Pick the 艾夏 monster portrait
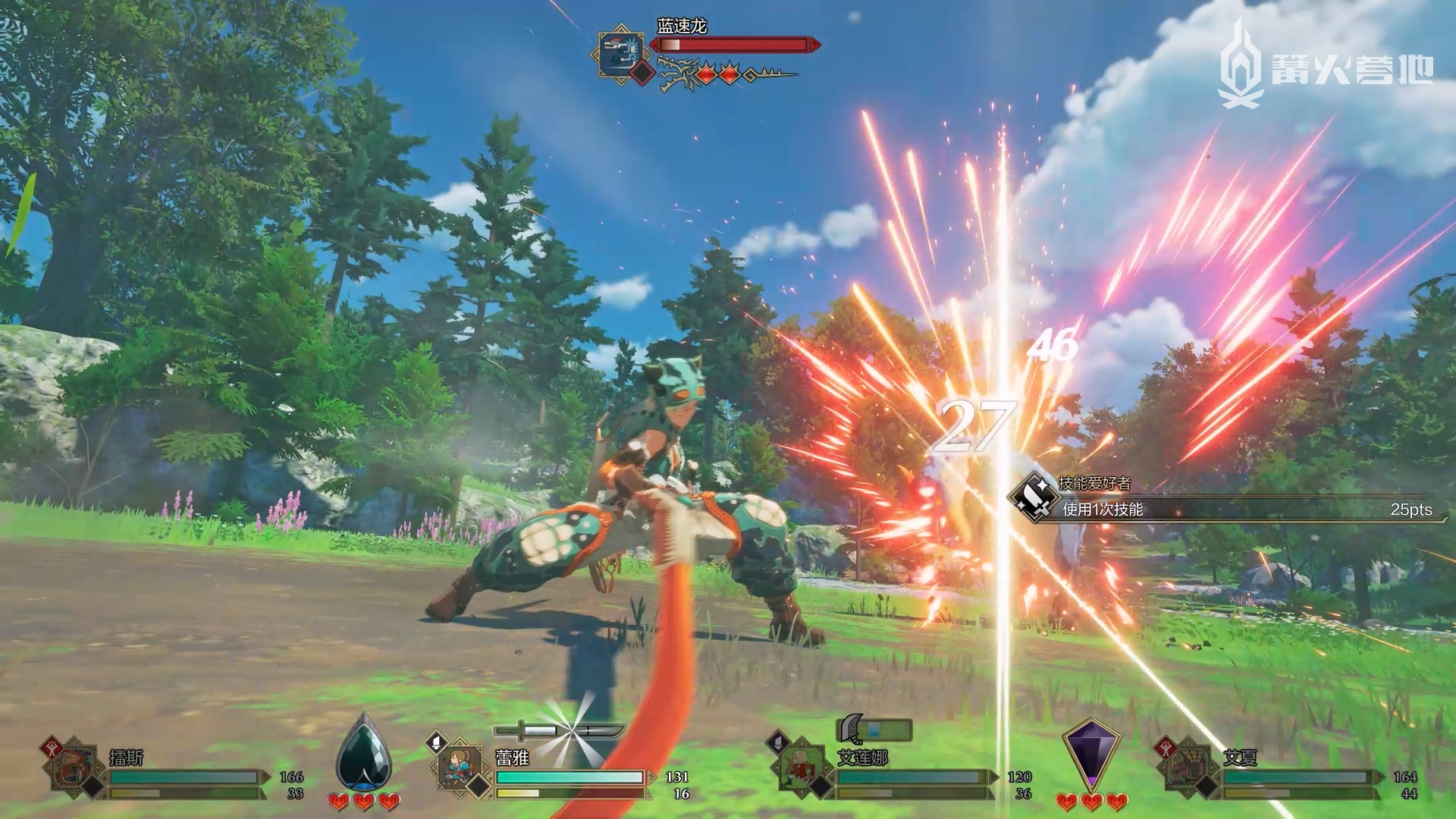This screenshot has height=819, width=1456. (x=1188, y=768)
